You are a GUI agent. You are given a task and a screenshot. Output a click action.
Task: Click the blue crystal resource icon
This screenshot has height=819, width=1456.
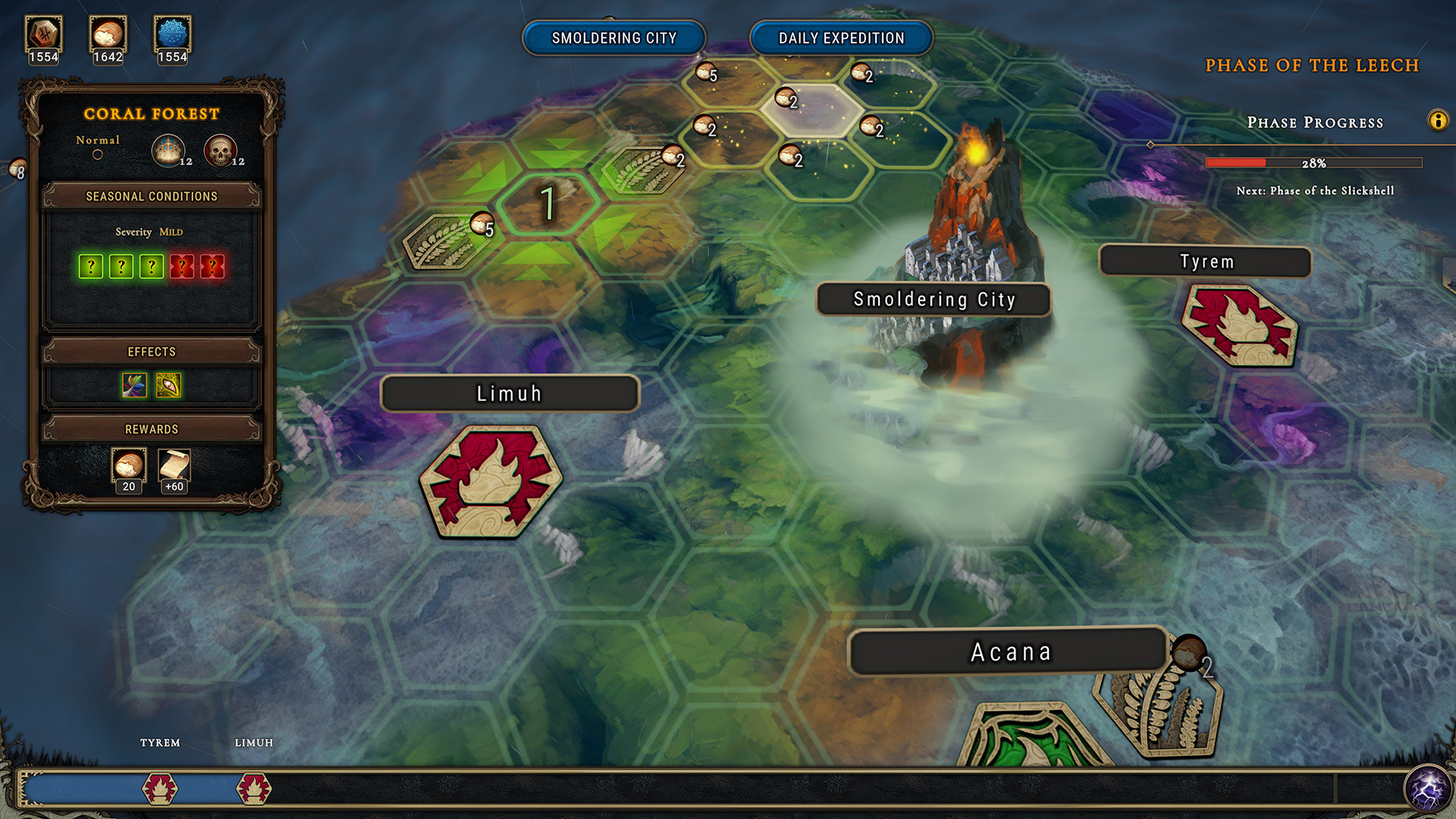click(x=173, y=34)
